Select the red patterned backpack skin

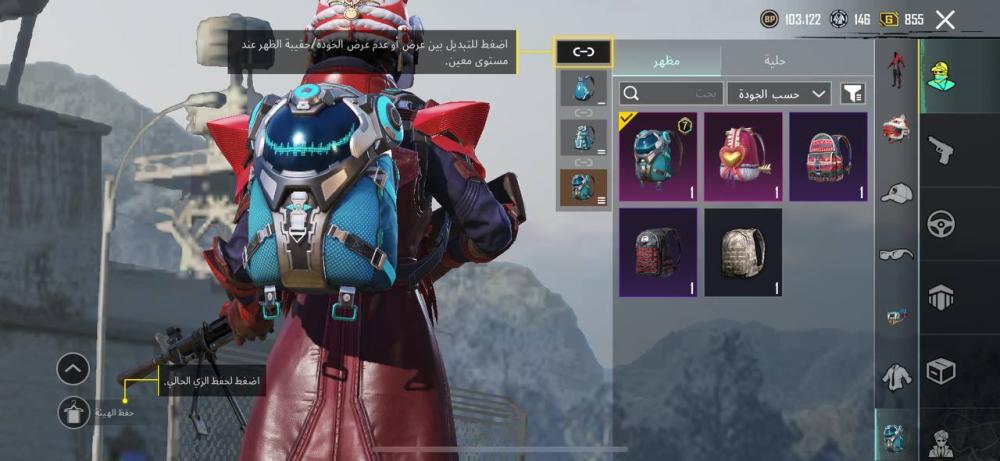828,156
